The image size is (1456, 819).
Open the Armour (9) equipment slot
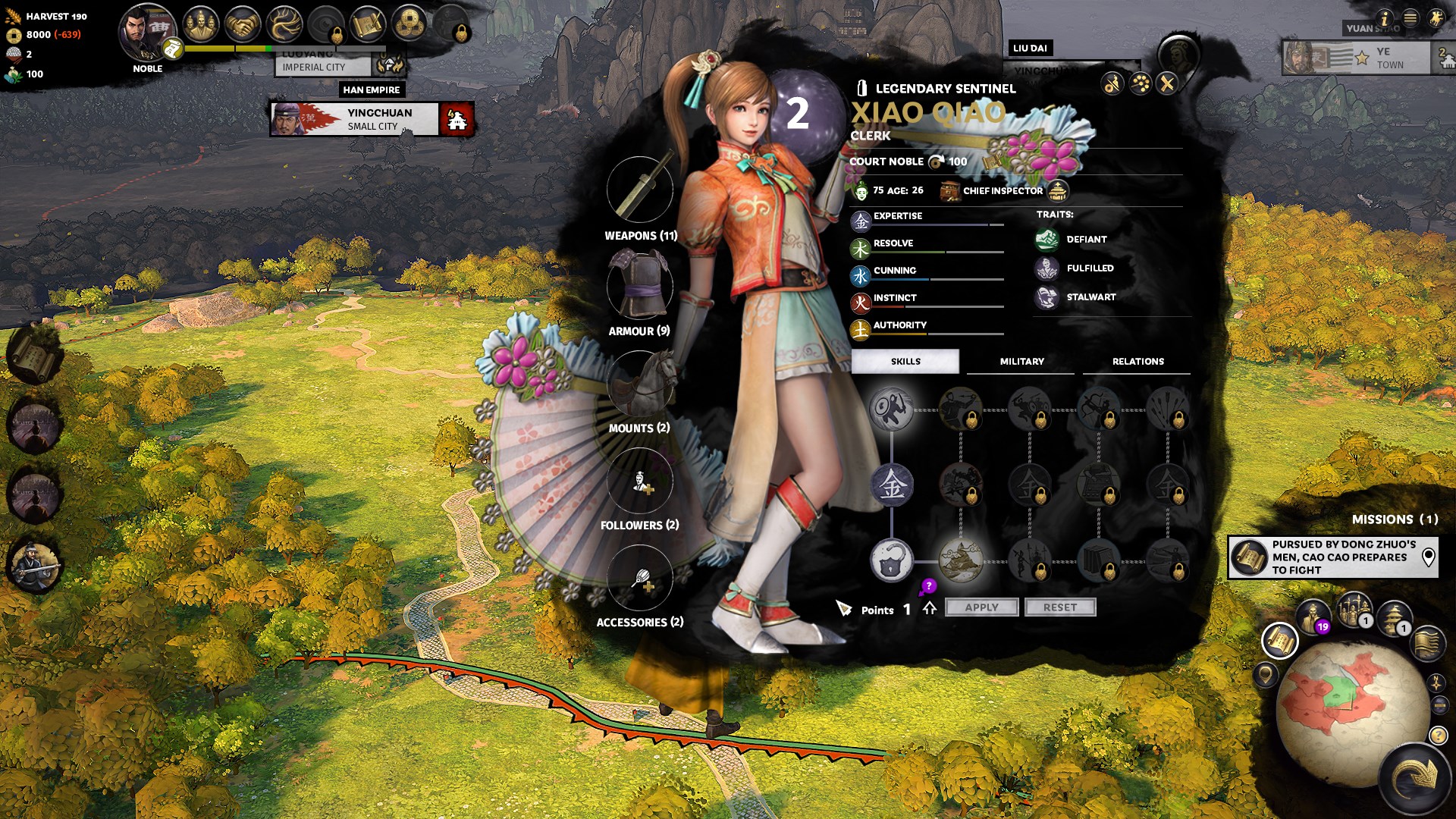tap(640, 286)
